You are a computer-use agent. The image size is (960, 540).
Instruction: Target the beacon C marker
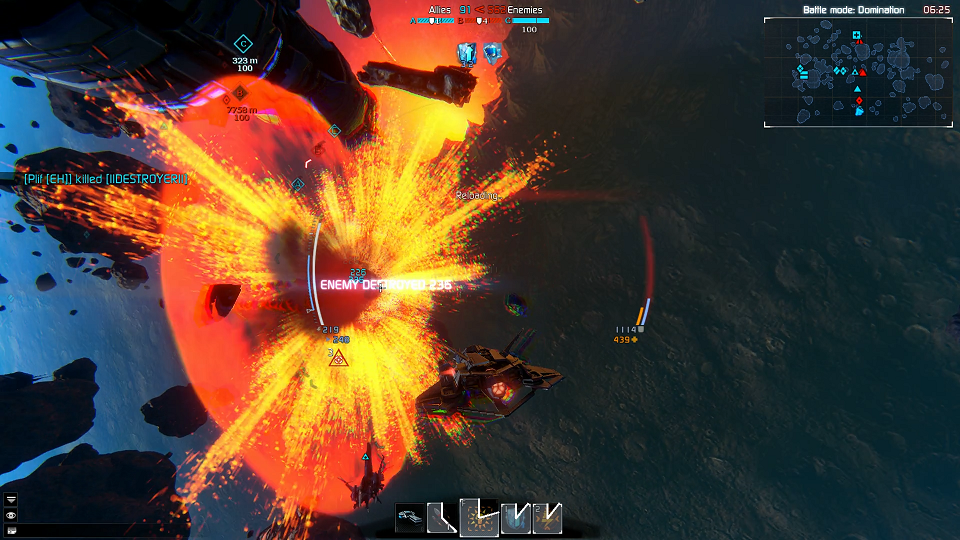click(x=242, y=43)
